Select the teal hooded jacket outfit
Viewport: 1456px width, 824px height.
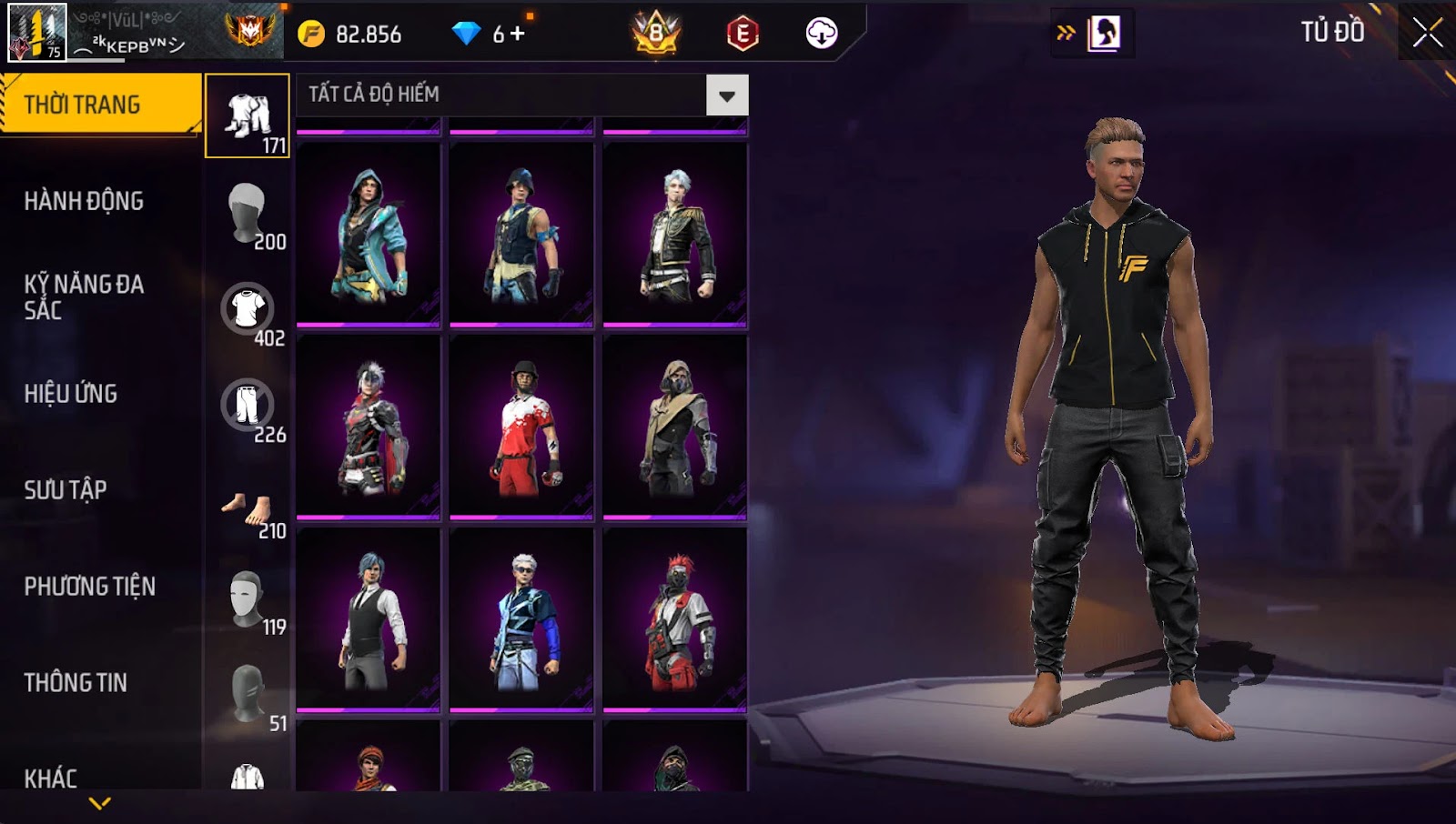tap(369, 235)
